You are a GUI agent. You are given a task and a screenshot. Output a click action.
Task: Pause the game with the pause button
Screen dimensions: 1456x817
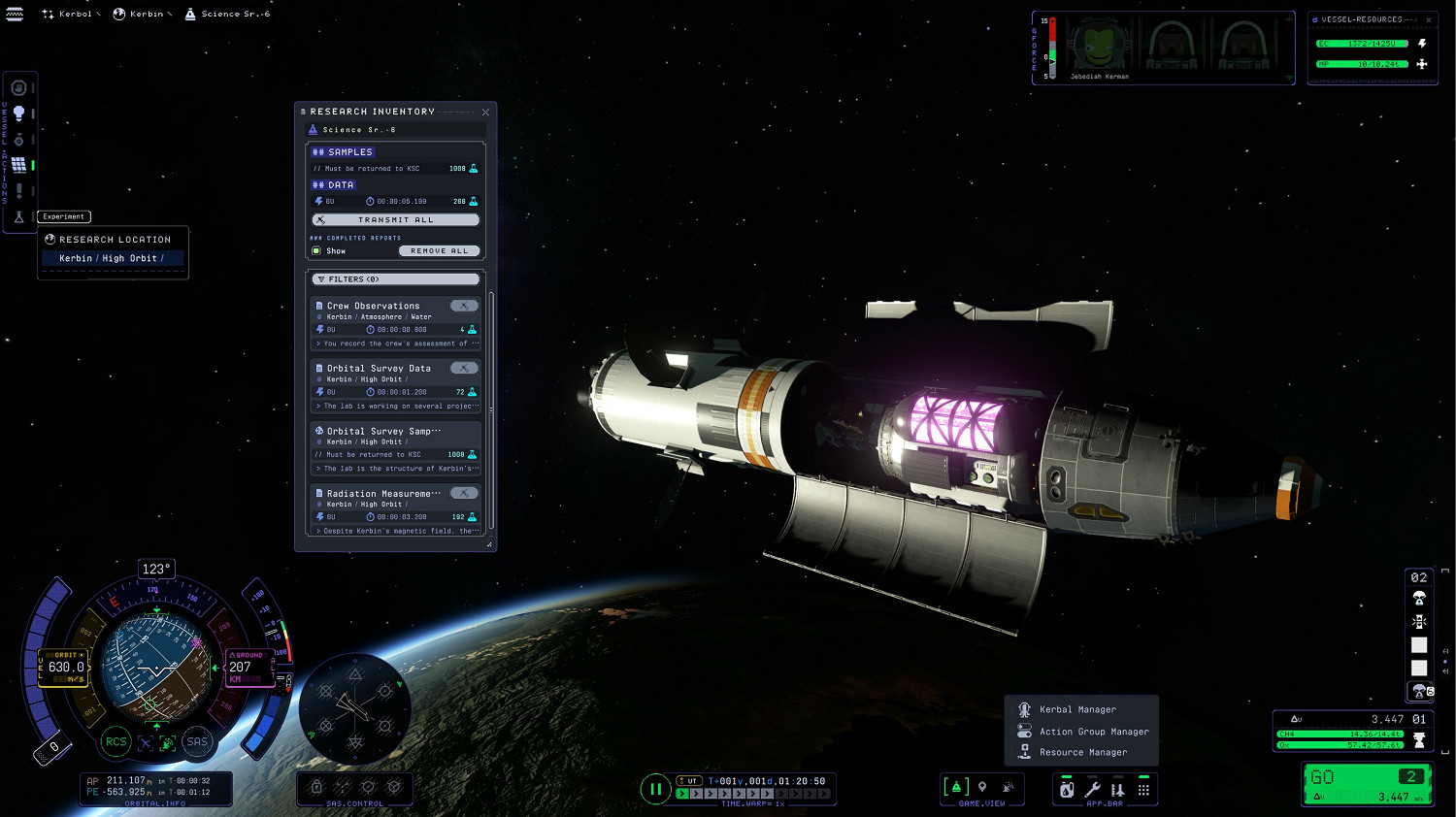[655, 789]
